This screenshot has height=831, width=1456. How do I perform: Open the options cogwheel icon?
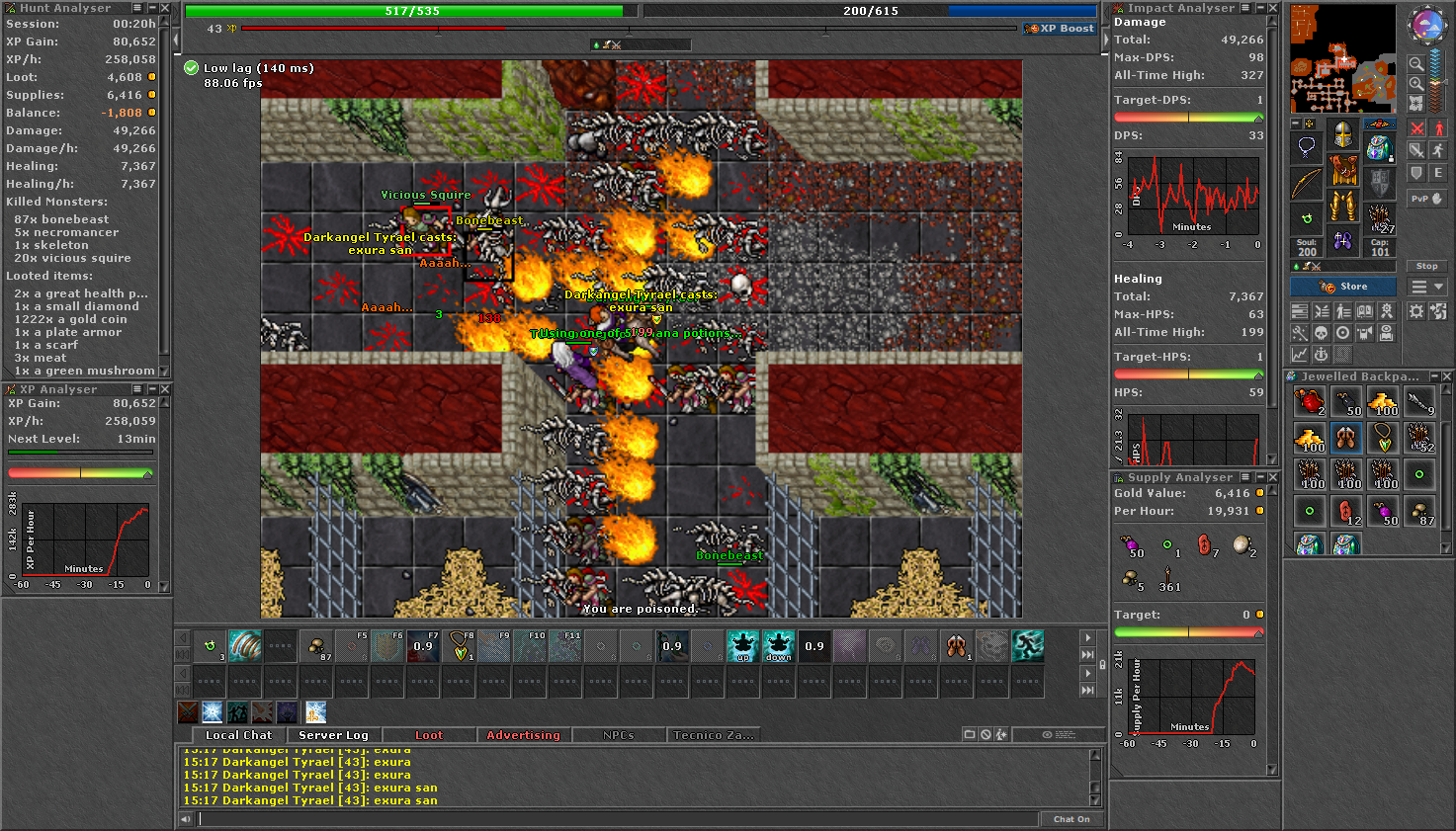coord(1416,310)
